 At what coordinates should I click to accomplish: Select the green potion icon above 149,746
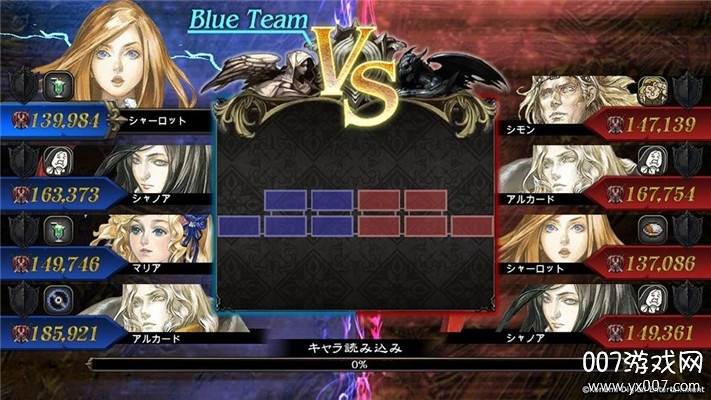click(x=55, y=229)
